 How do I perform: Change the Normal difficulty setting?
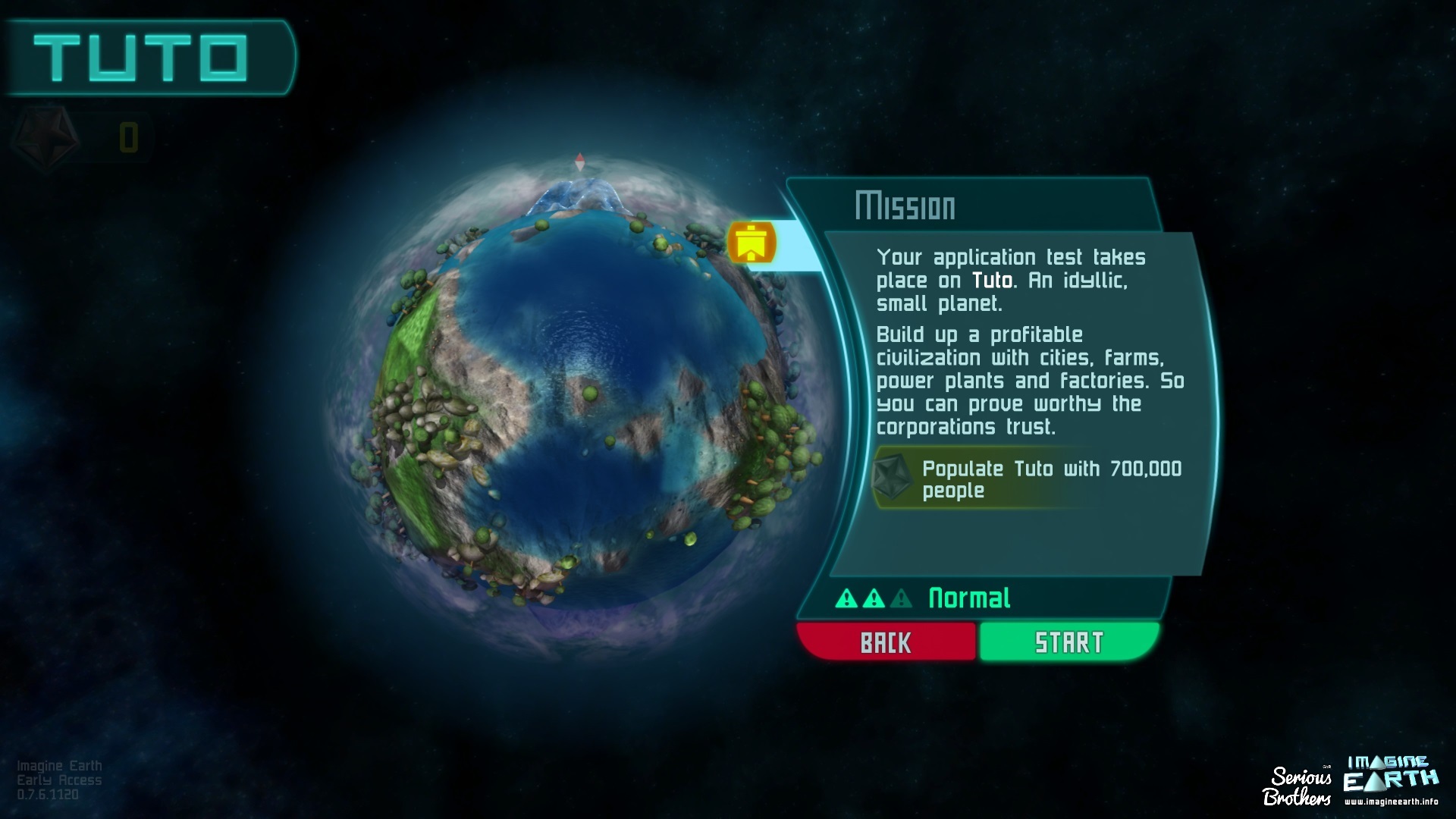[968, 598]
